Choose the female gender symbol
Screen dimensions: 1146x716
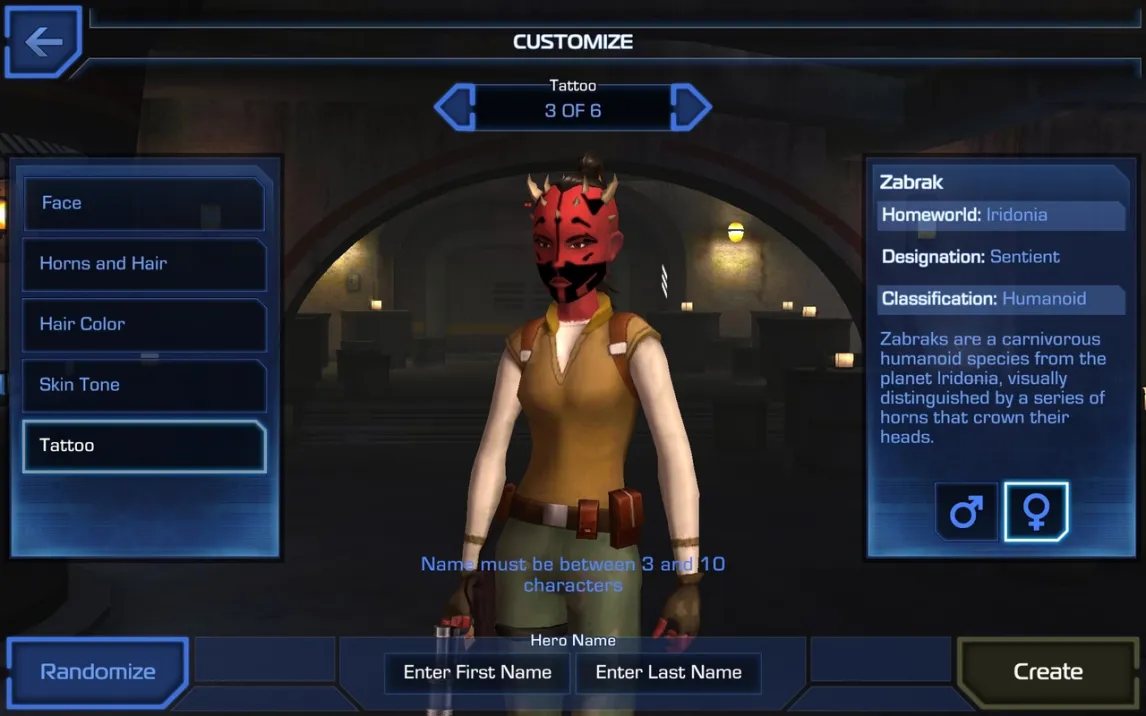pos(1036,512)
